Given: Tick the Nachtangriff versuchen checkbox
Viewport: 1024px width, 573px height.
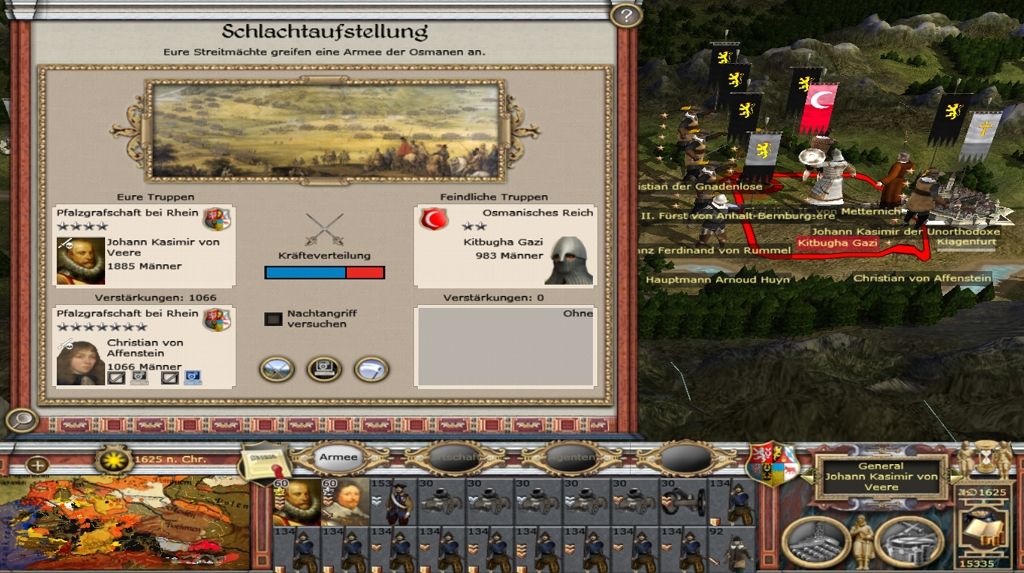Looking at the screenshot, I should [x=273, y=319].
